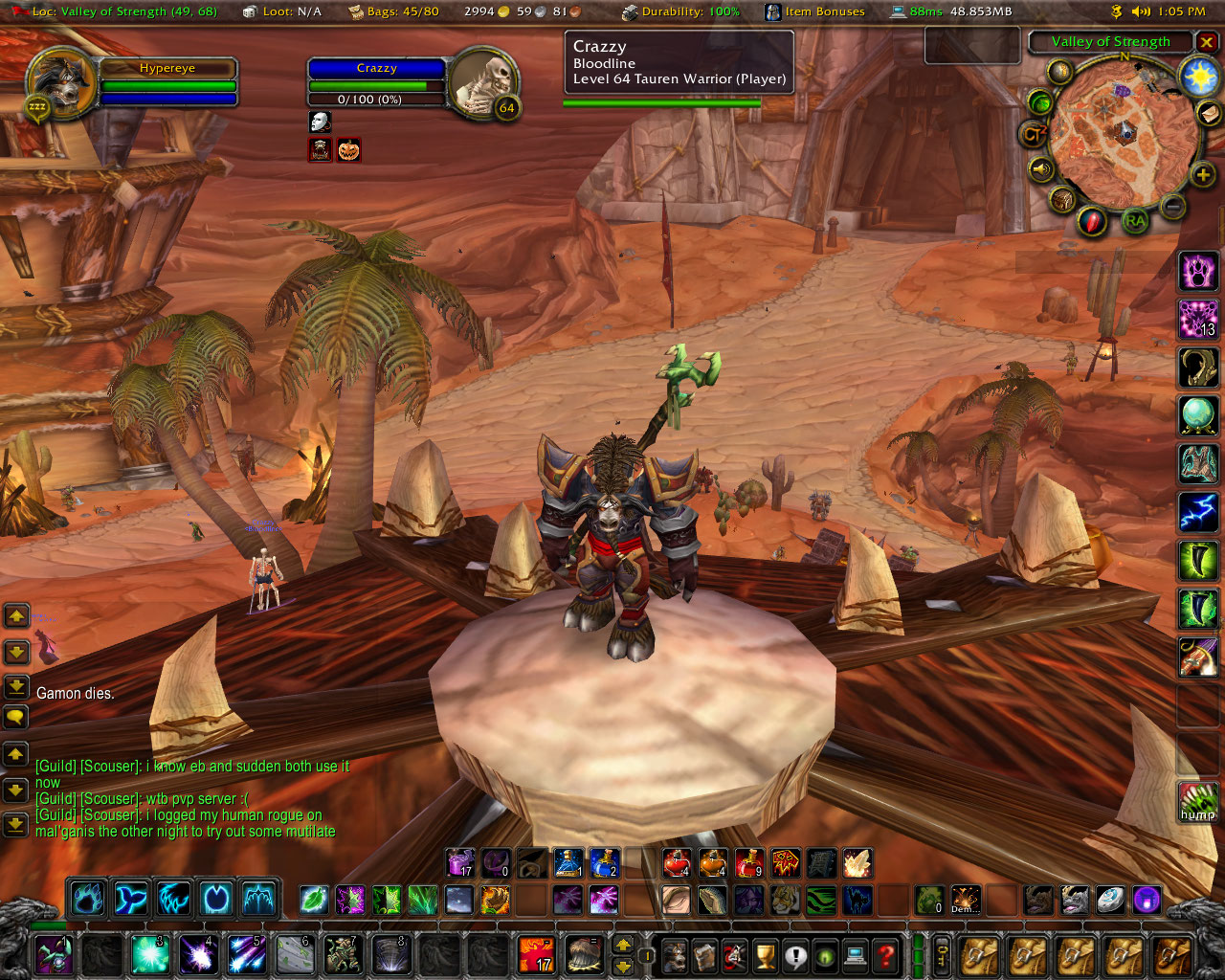Activate the bear paw shapeshift form
1225x980 pixels.
pos(1197,272)
